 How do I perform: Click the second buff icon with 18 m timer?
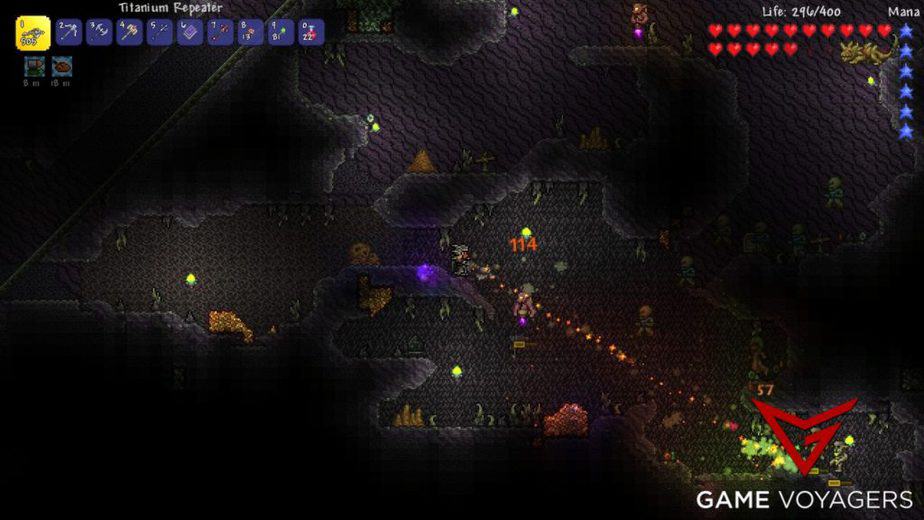coord(61,66)
